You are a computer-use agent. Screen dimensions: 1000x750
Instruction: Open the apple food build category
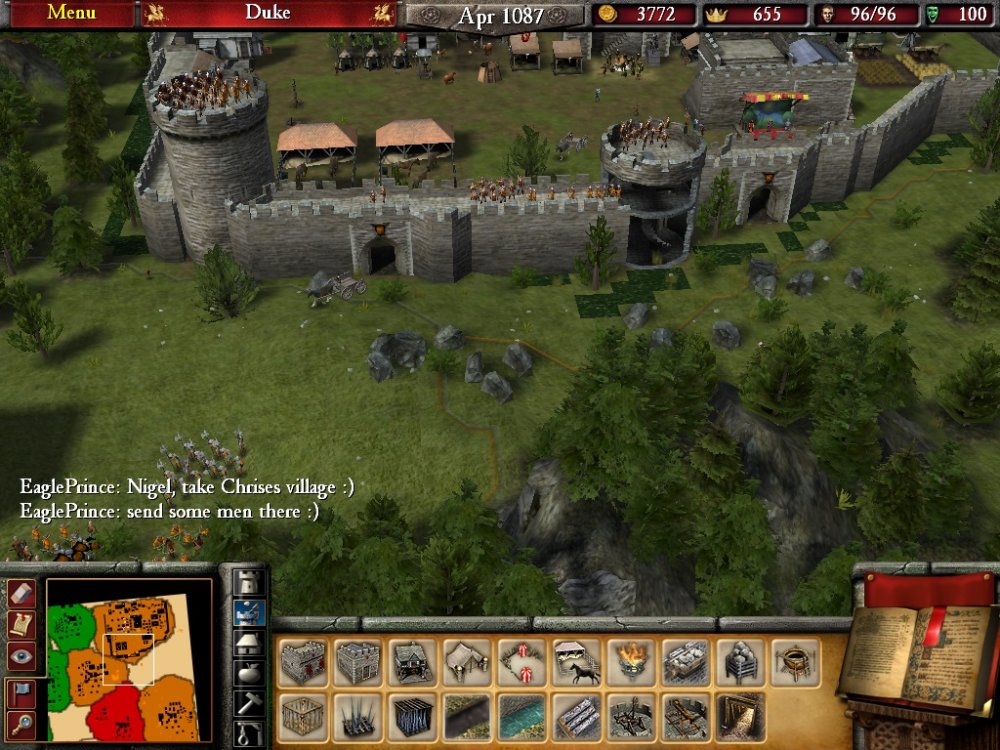coord(248,673)
